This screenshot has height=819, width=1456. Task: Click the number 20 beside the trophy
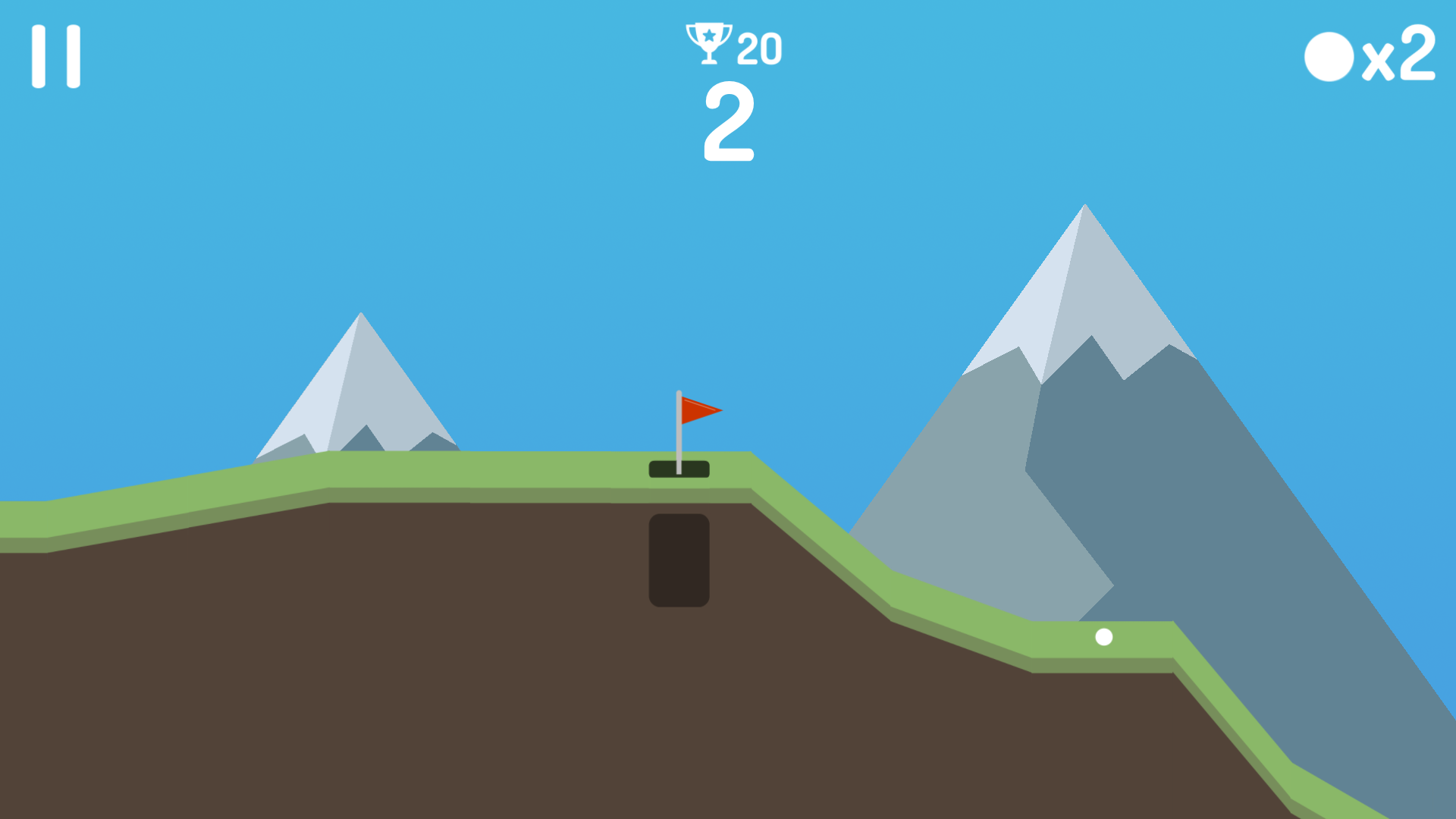click(x=758, y=47)
